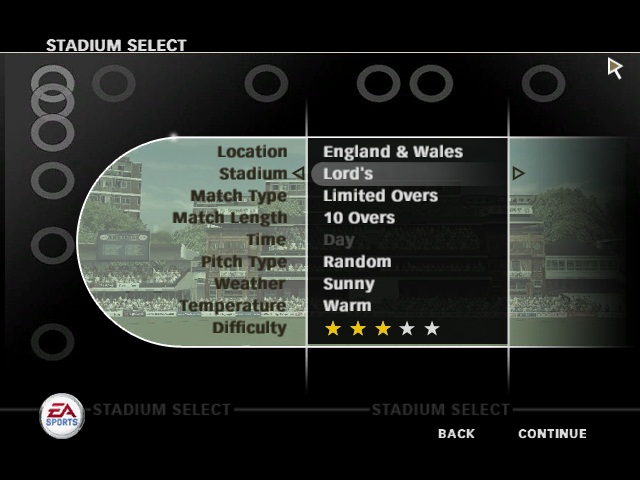Select the Location row showing England & Wales

[x=392, y=152]
